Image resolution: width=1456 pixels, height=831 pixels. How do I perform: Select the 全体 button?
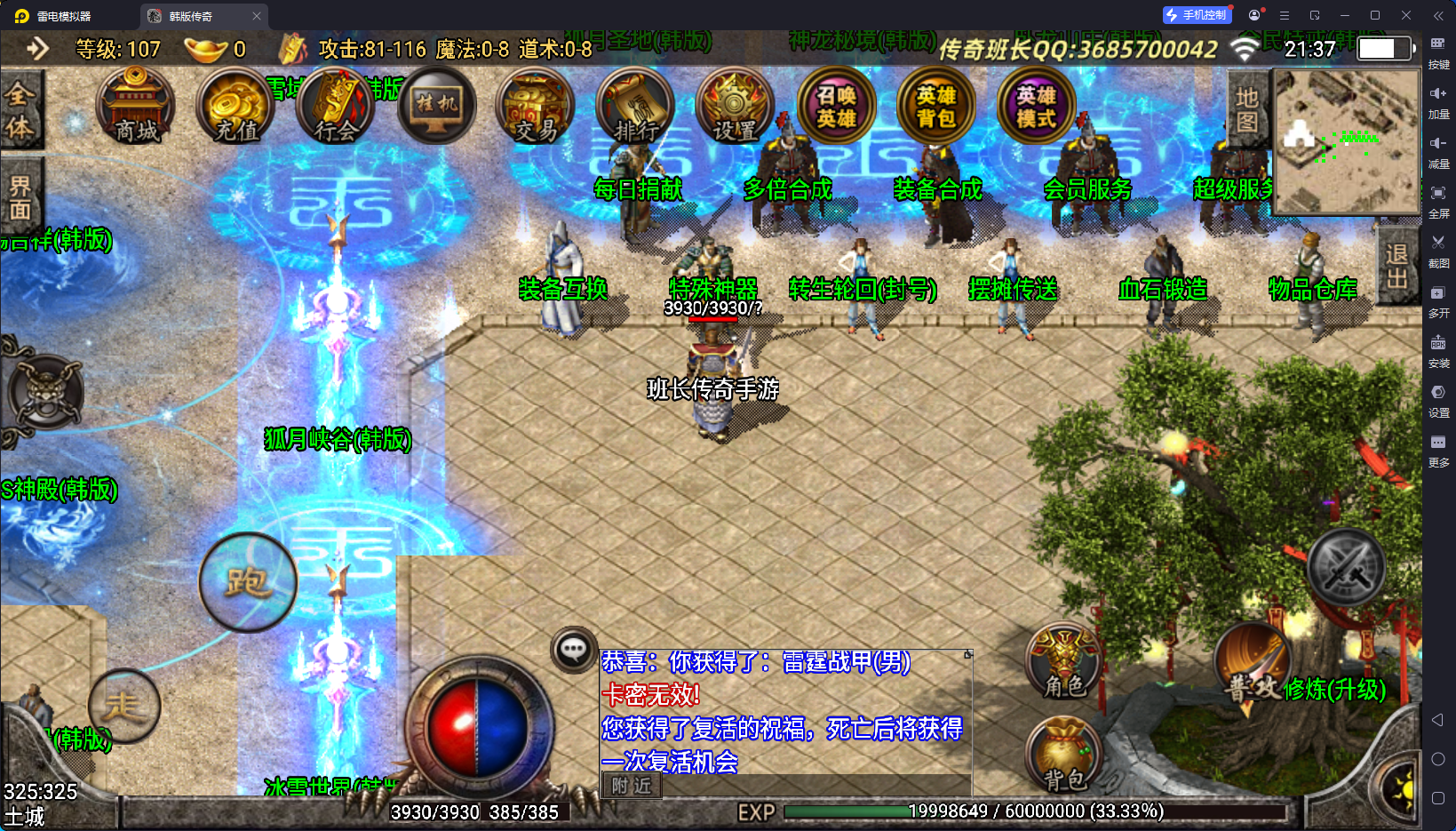[20, 110]
